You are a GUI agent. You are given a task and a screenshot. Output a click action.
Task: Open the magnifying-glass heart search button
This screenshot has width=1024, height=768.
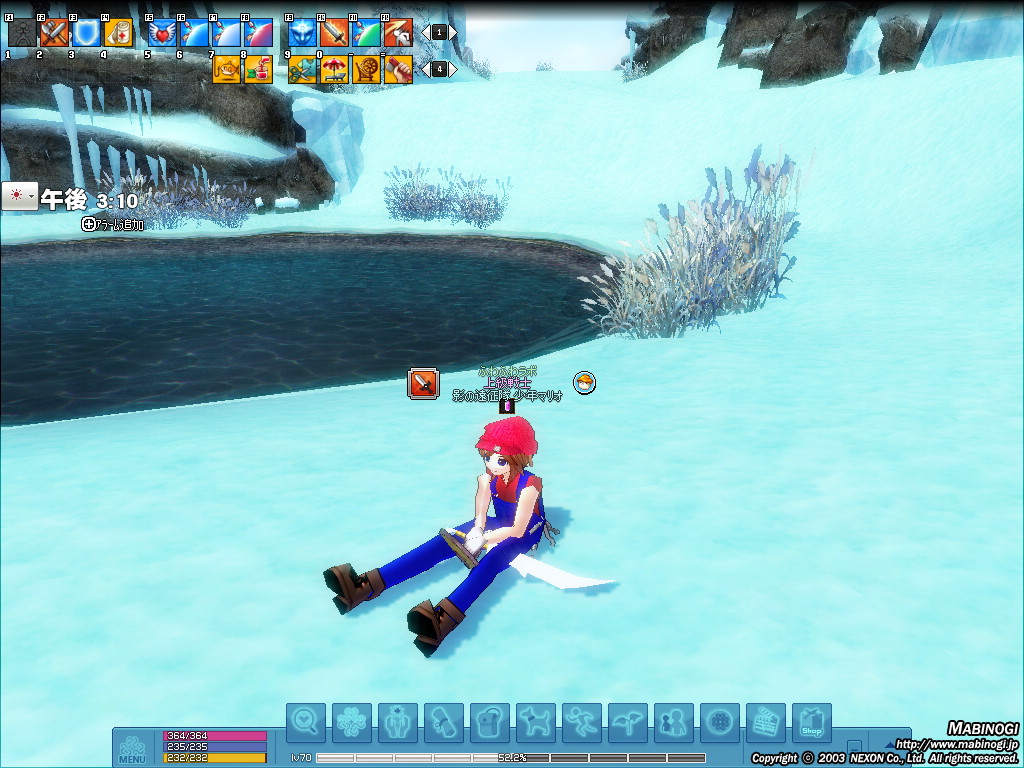pos(306,722)
